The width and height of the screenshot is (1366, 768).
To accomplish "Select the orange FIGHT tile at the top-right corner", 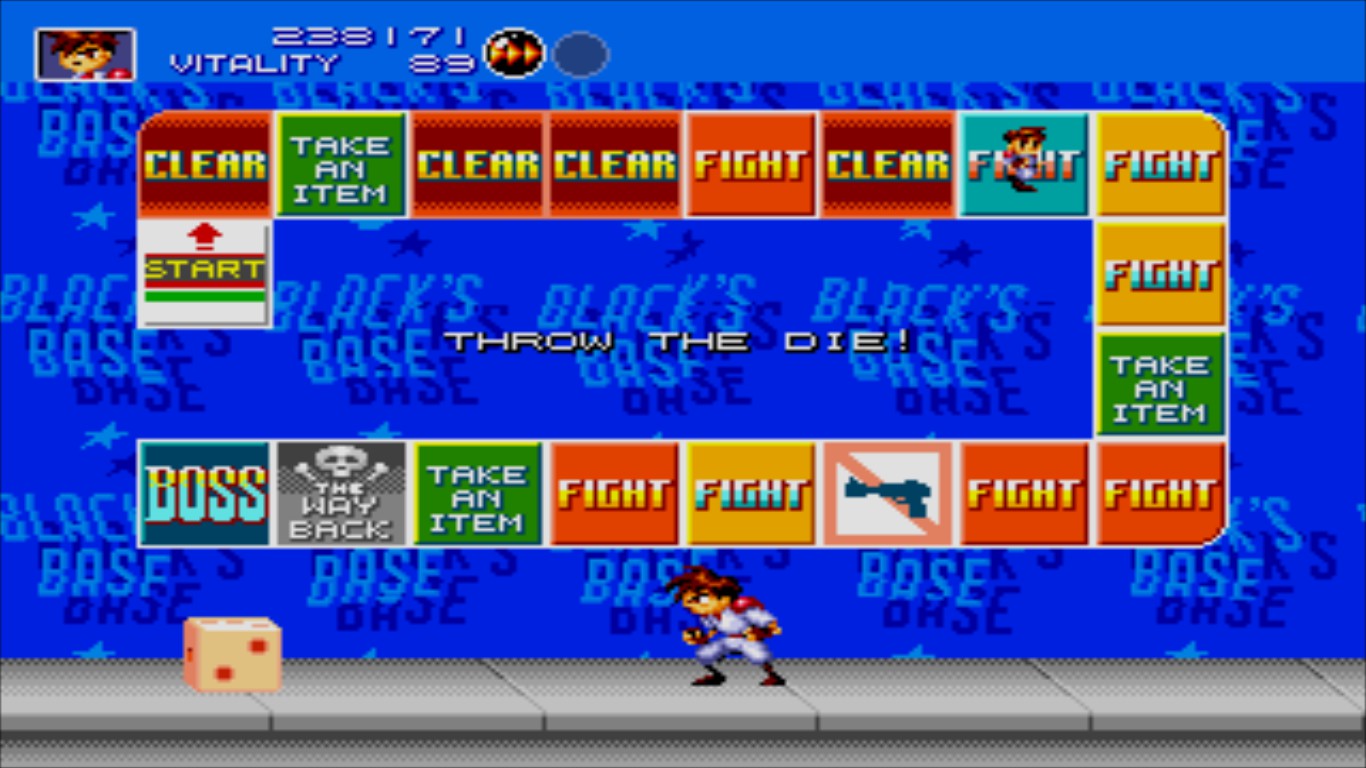I will coord(1160,163).
